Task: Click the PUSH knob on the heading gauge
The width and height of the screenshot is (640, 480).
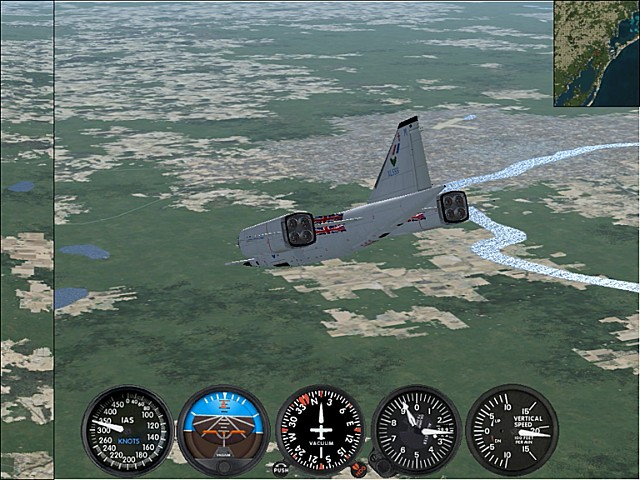Action: click(280, 468)
